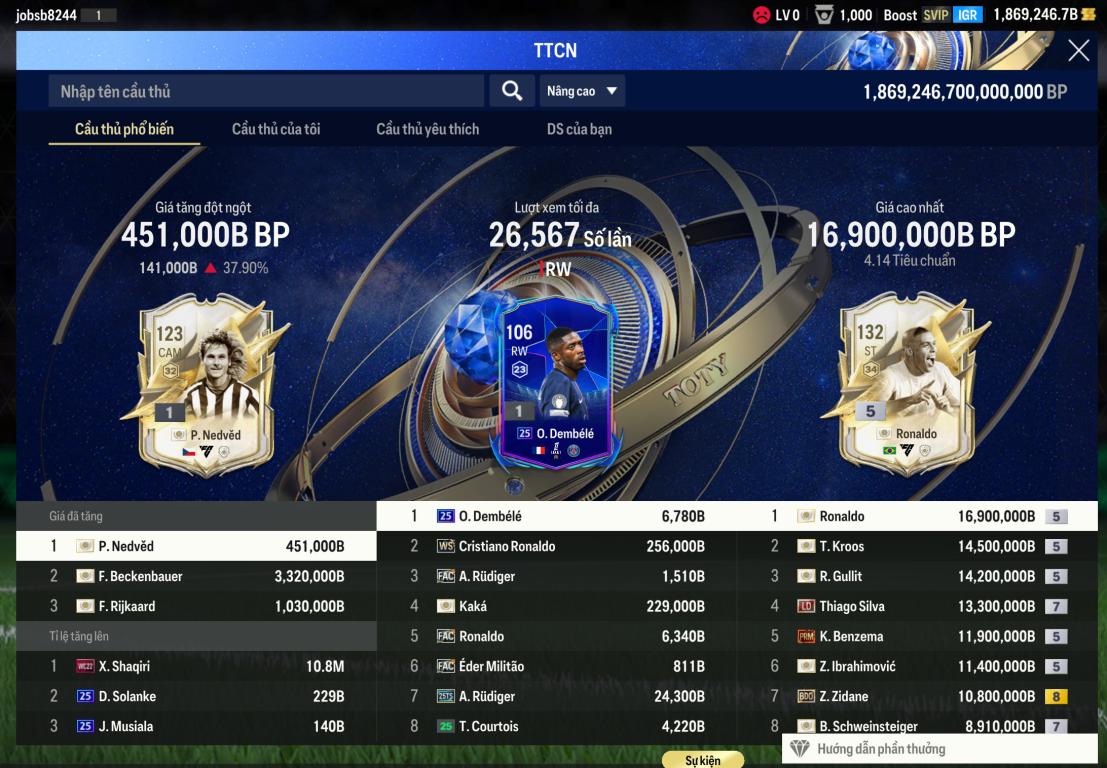Select the F. Beckenbauer list row
This screenshot has height=768, width=1107.
click(196, 576)
